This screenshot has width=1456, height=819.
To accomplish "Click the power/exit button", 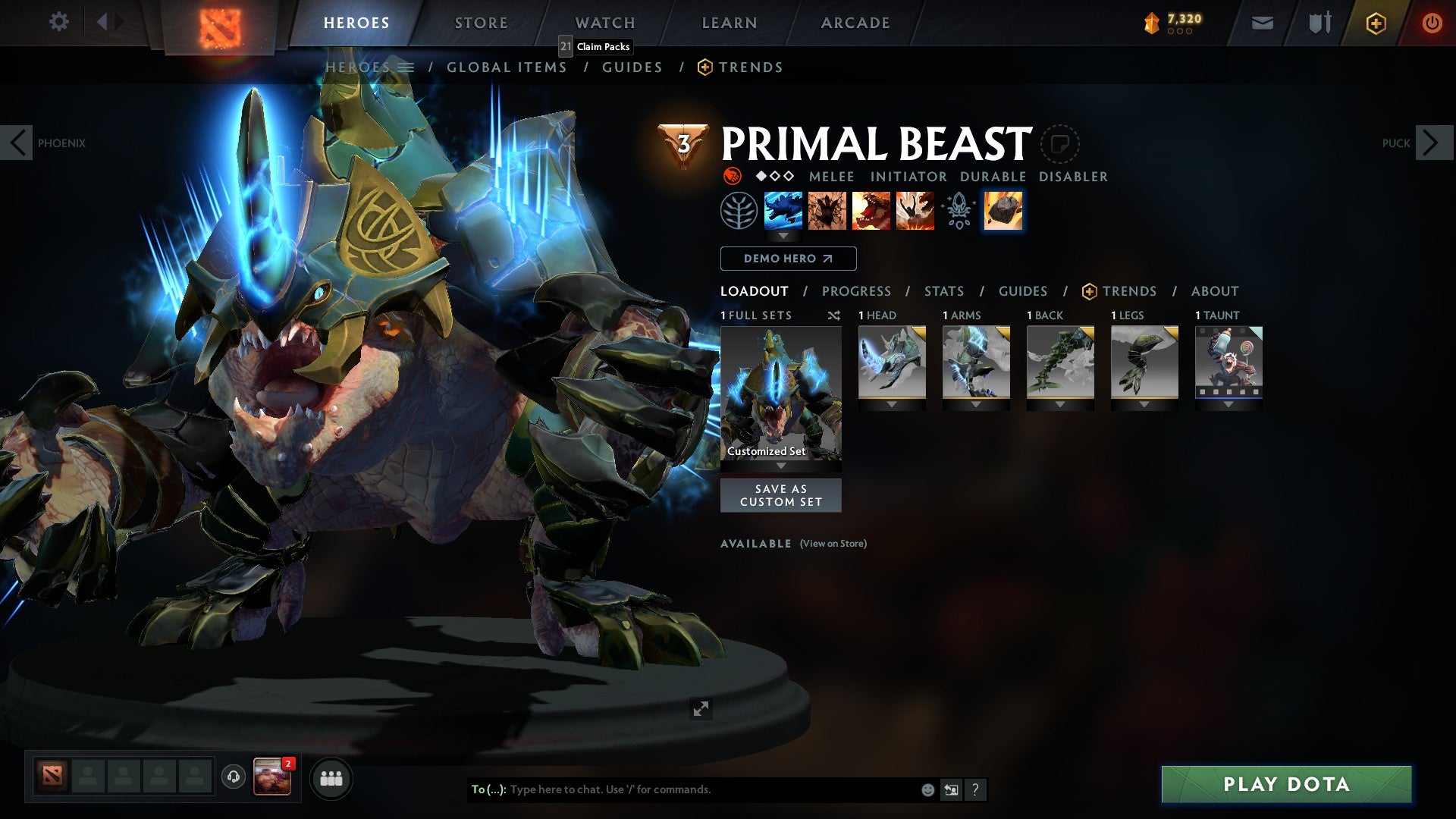I will coord(1432,22).
